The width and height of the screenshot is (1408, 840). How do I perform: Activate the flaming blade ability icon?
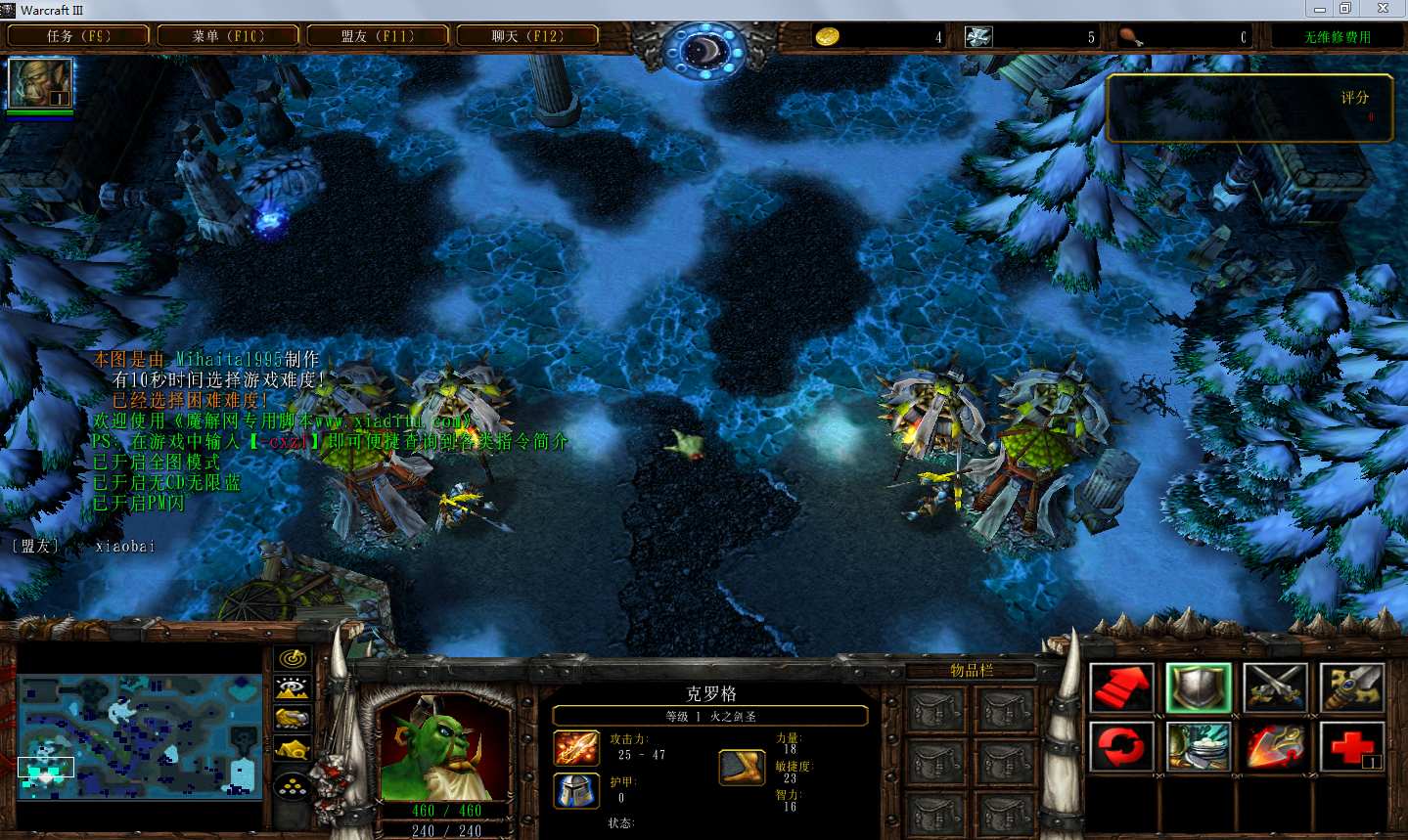tap(1276, 747)
